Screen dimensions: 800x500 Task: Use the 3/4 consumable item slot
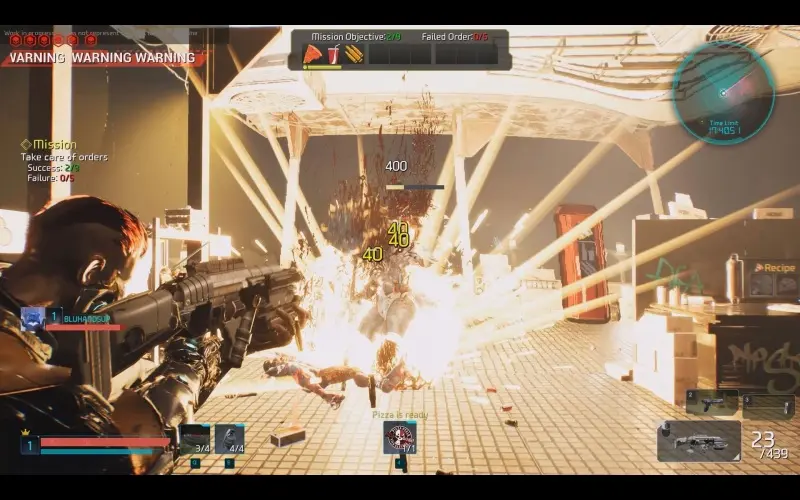(x=195, y=438)
